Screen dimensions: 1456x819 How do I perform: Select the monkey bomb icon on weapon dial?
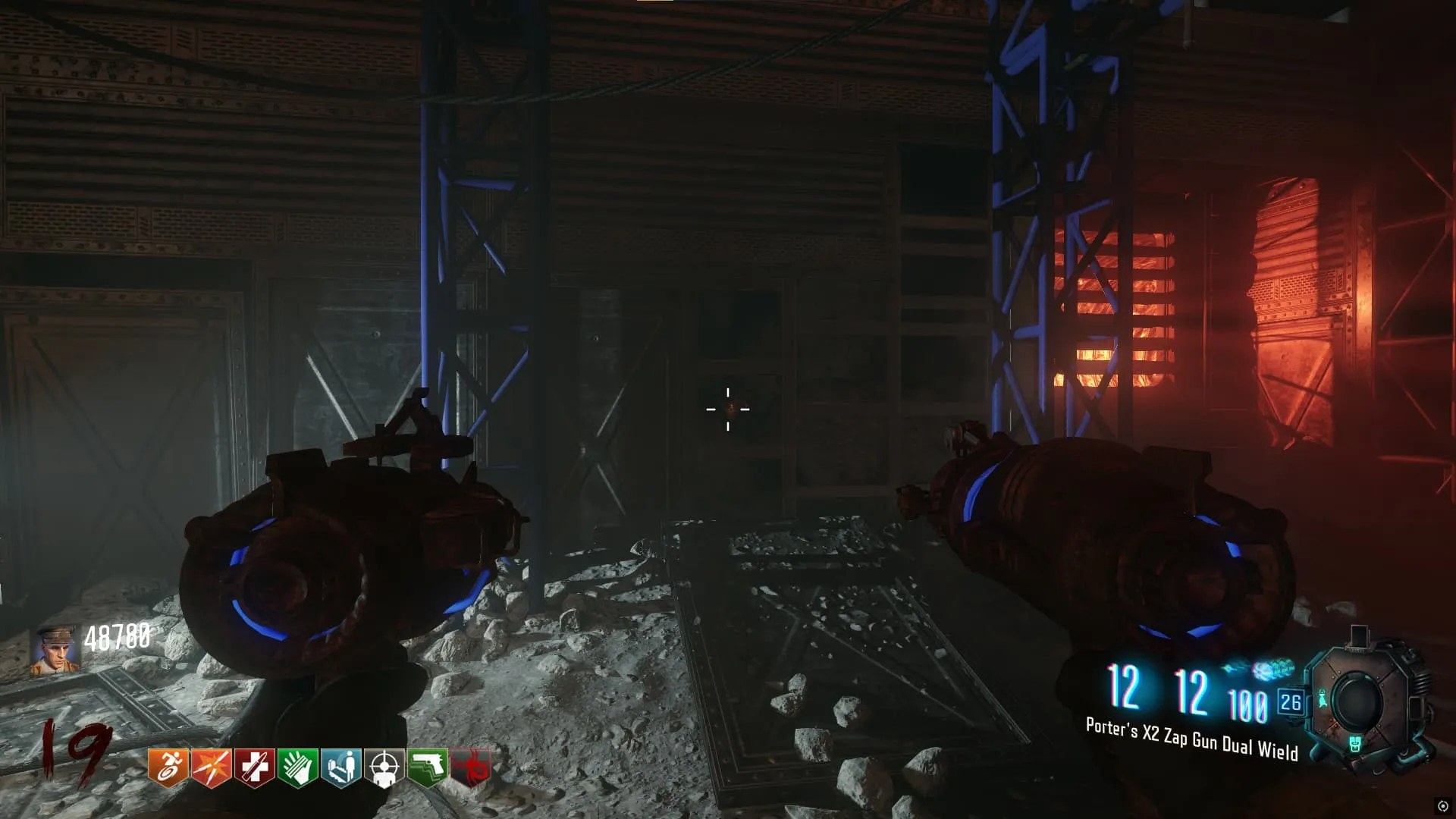tap(1323, 699)
